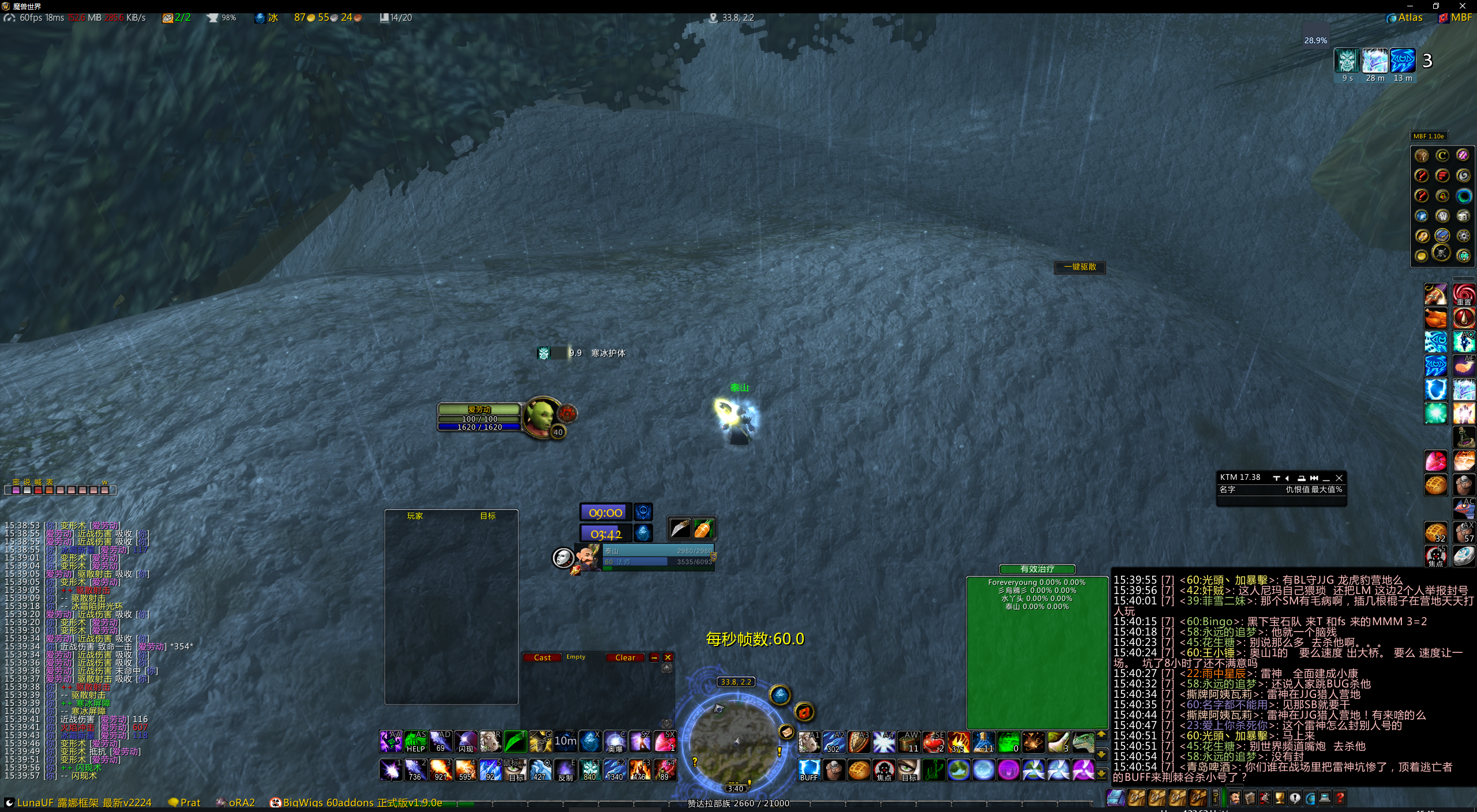1477x812 pixels.
Task: Select the carrot item slot
Action: click(703, 528)
